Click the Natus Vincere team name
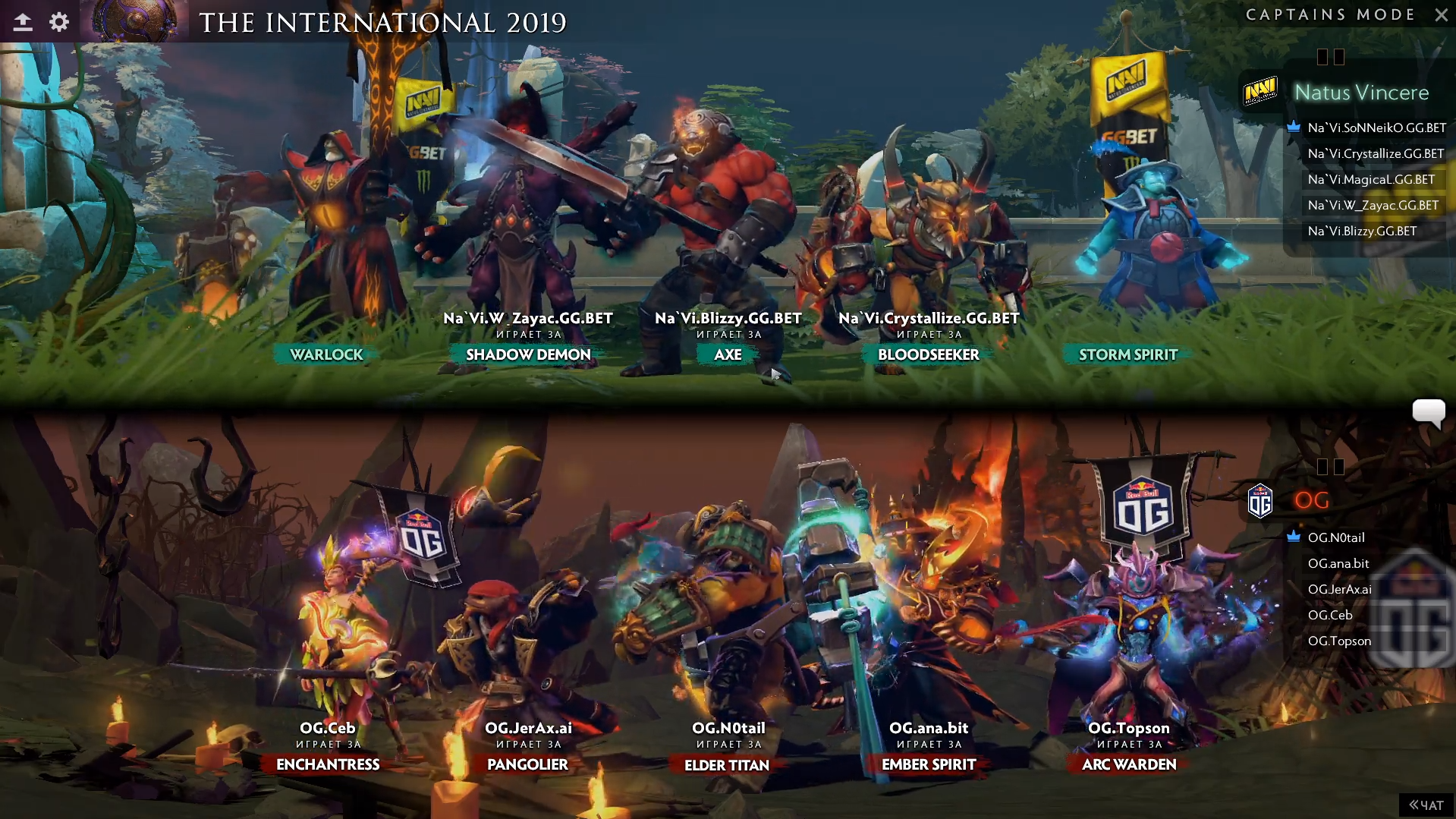The image size is (1456, 819). (x=1361, y=93)
